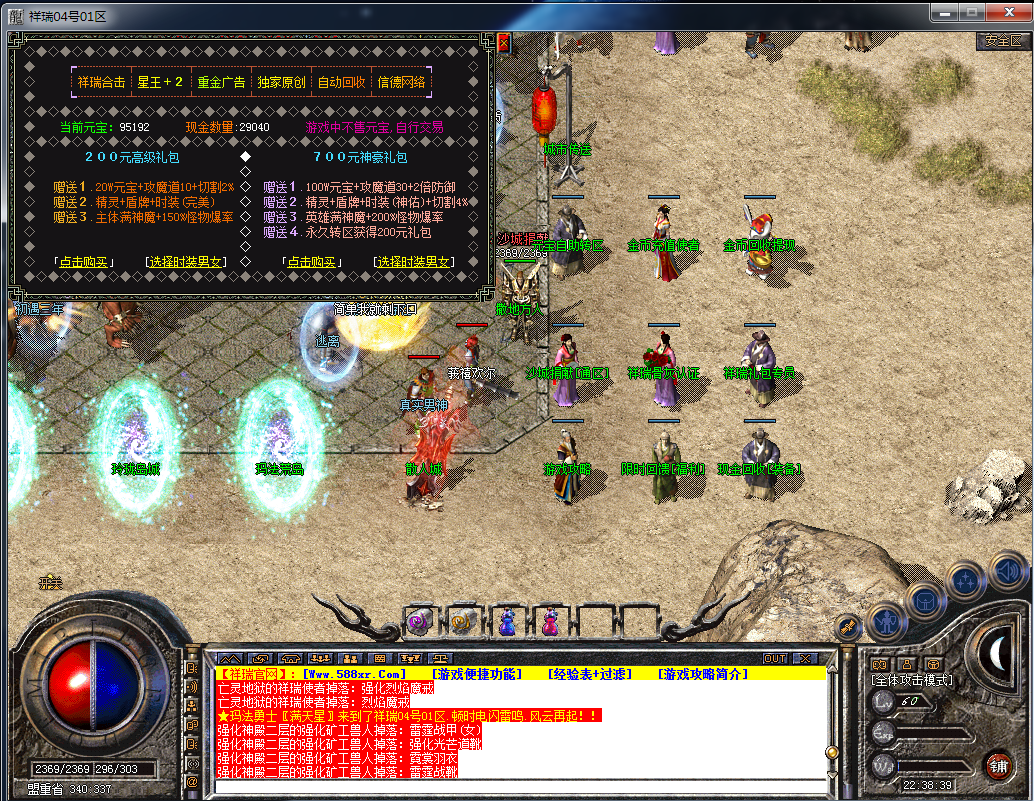Buy the 200元高级礼包 via 点击购买
Screen dimensions: 1034x801
85,262
